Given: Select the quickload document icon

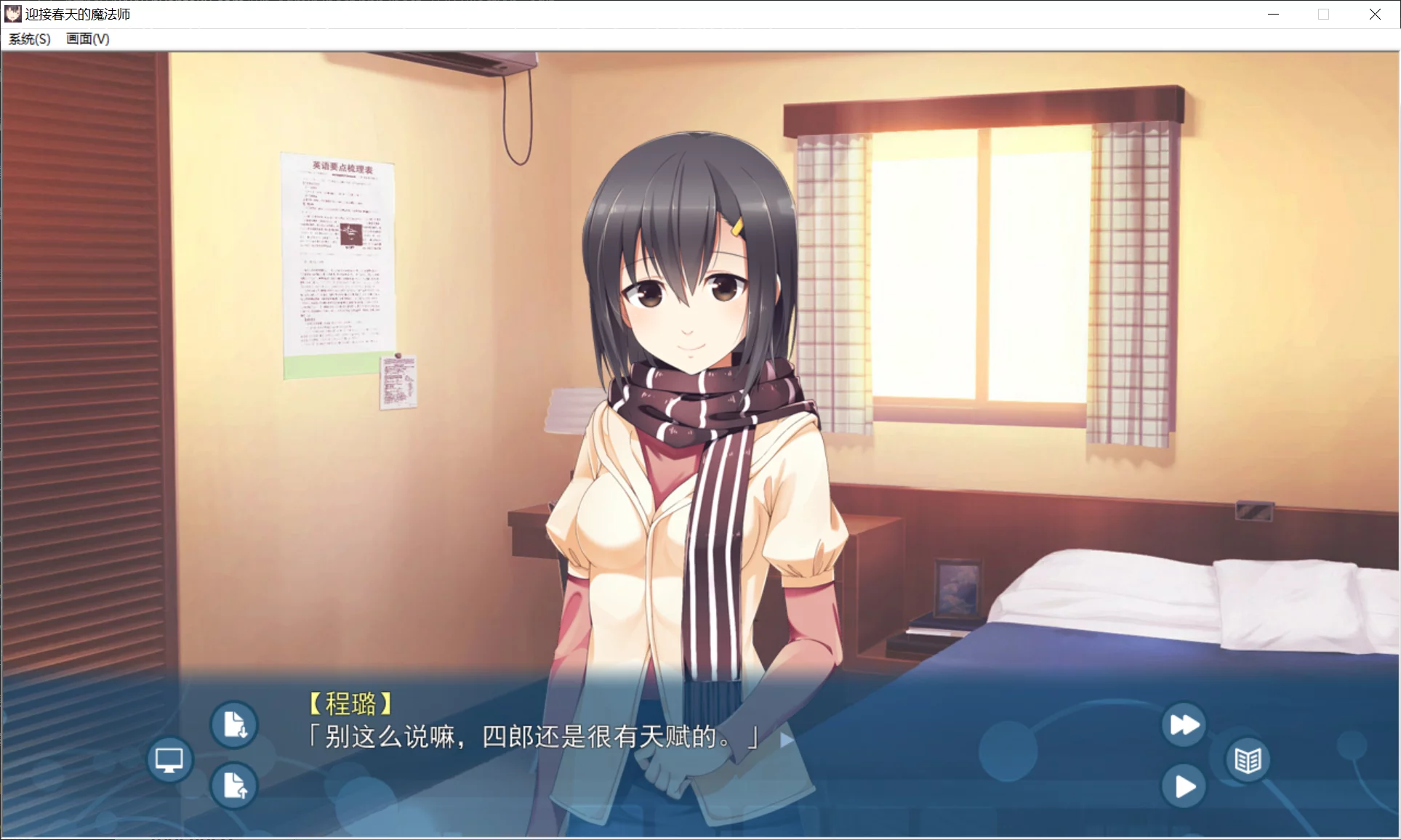Looking at the screenshot, I should click(x=235, y=786).
